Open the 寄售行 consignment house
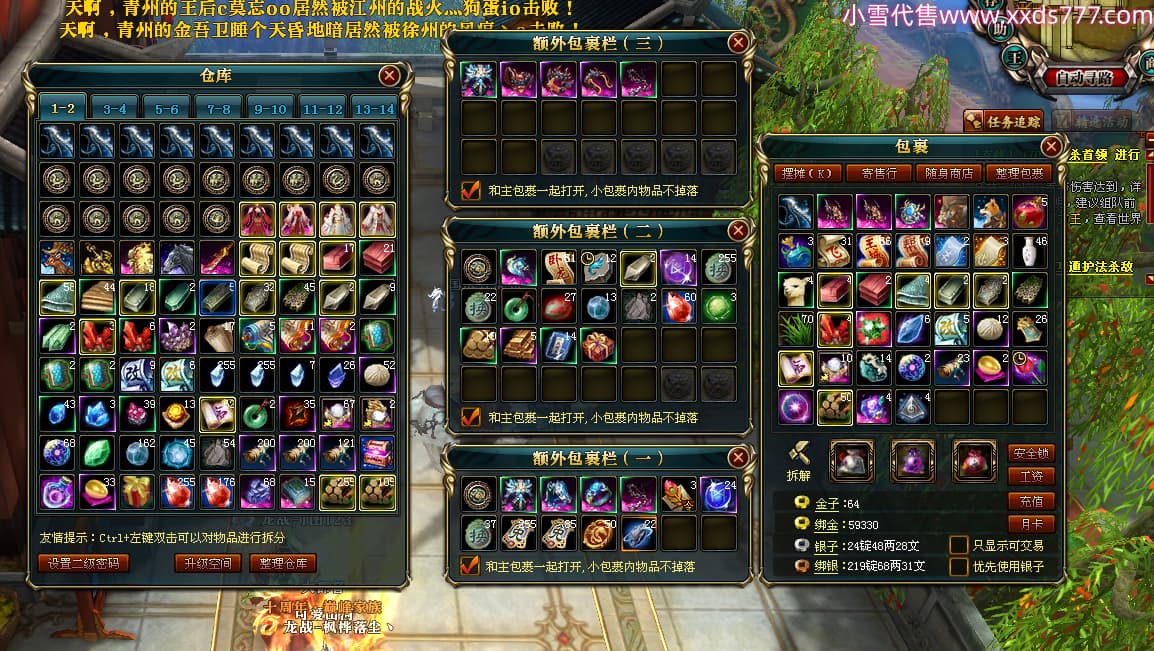The height and width of the screenshot is (651, 1154). 878,173
